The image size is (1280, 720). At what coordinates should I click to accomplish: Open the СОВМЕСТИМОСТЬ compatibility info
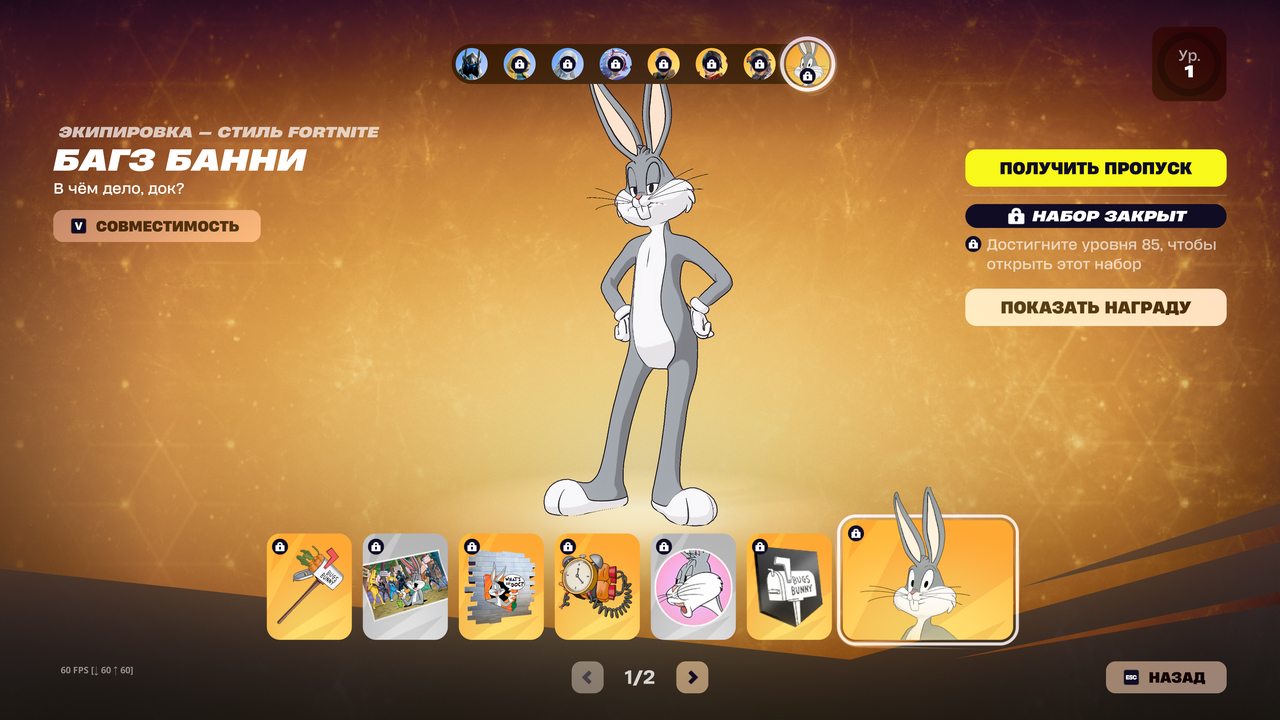[x=157, y=226]
